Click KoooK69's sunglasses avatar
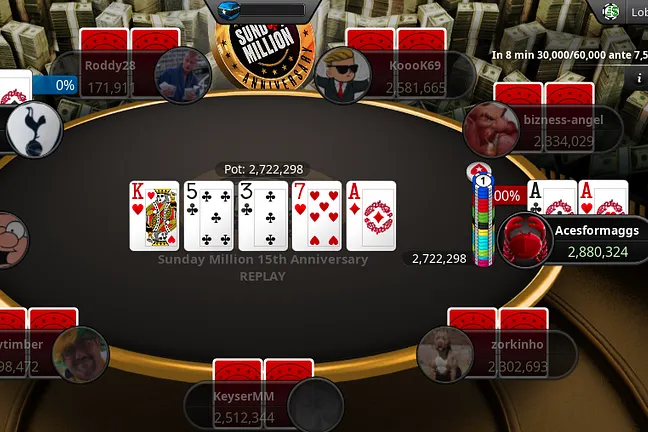The image size is (648, 432). pyautogui.click(x=343, y=75)
